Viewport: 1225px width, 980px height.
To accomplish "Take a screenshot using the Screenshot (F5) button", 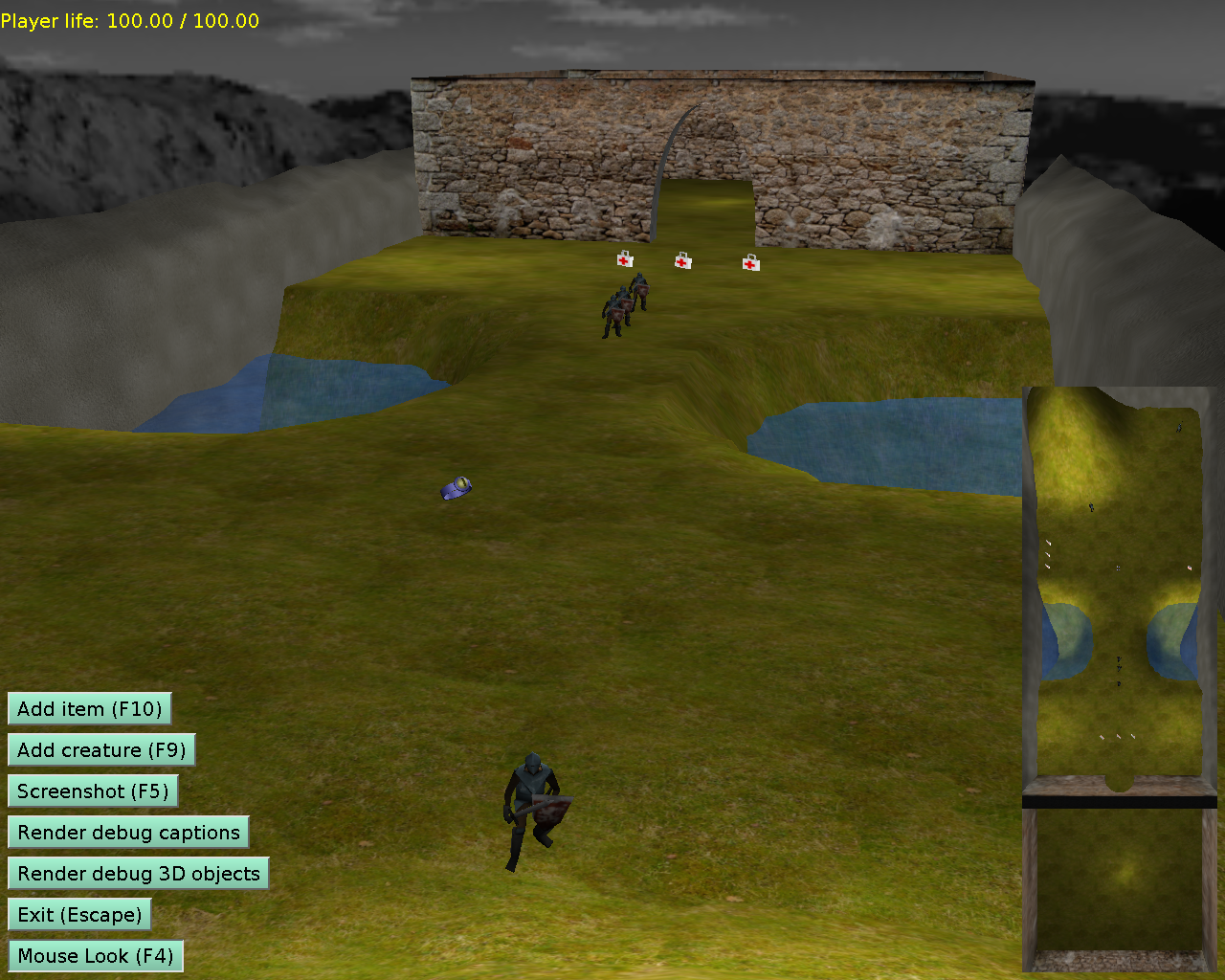I will tap(93, 791).
